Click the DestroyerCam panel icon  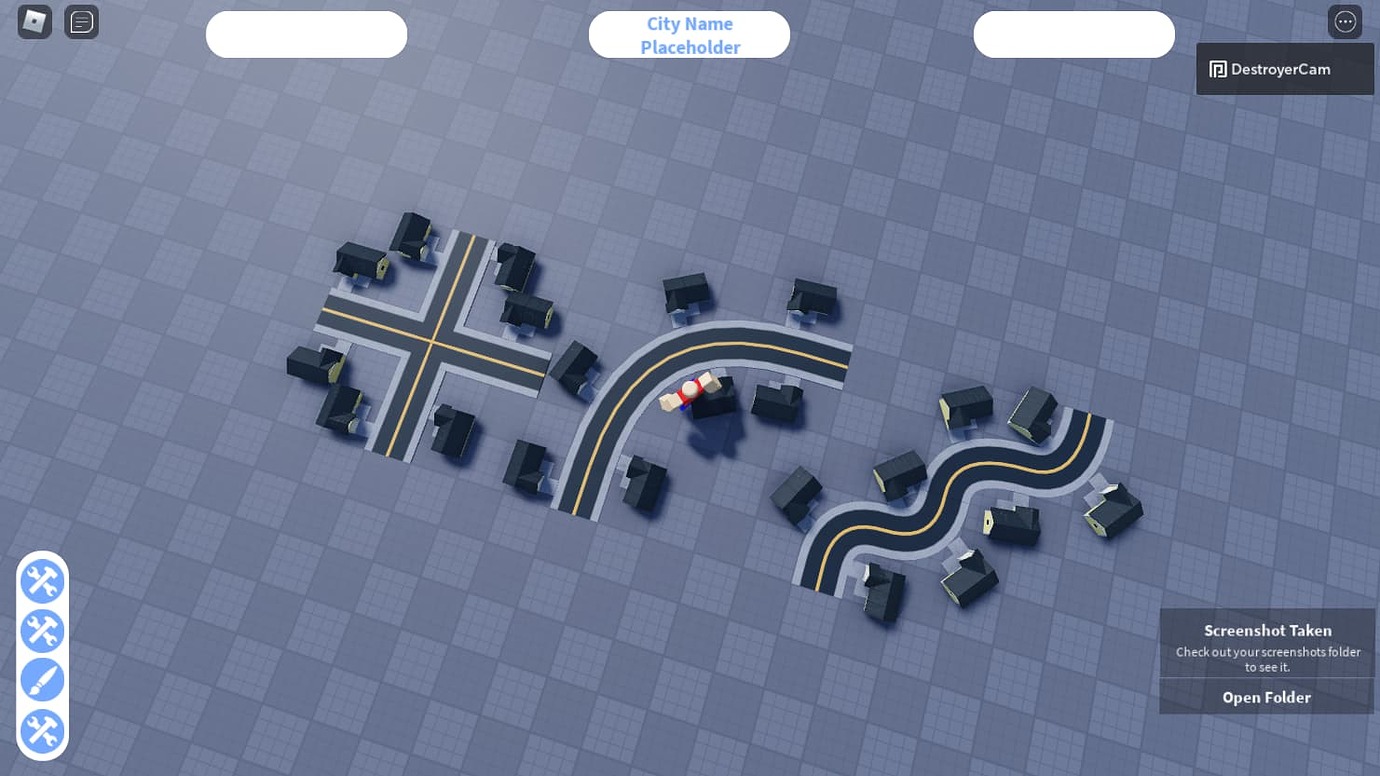click(1217, 68)
